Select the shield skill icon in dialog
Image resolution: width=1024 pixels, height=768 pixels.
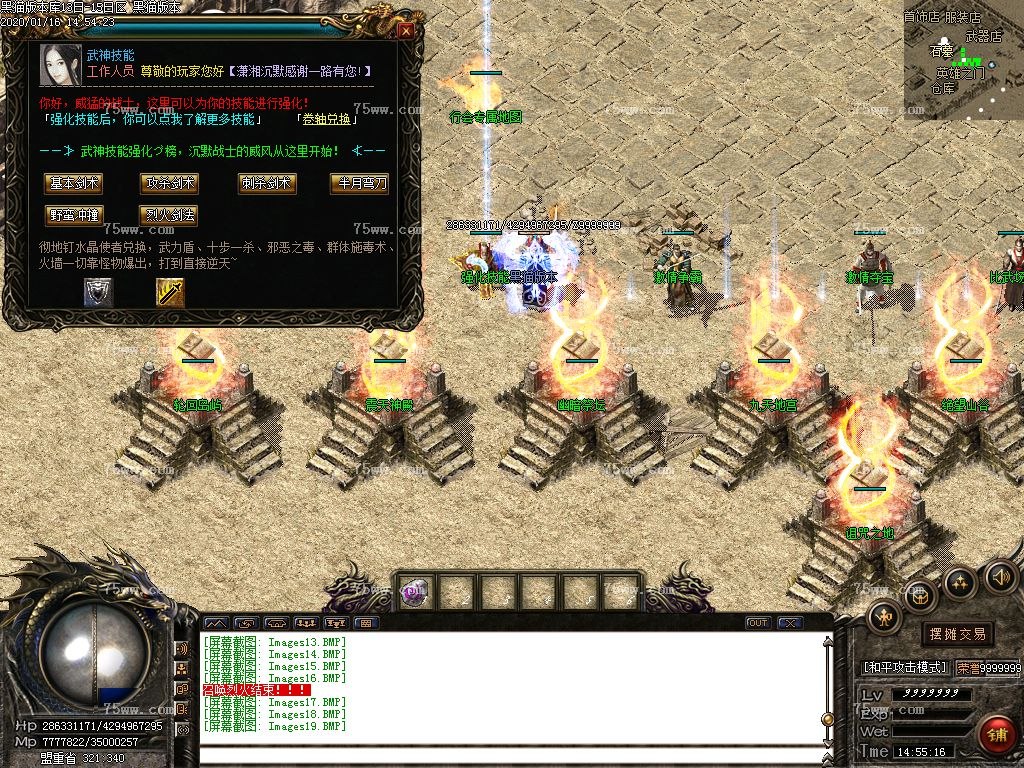click(x=98, y=292)
